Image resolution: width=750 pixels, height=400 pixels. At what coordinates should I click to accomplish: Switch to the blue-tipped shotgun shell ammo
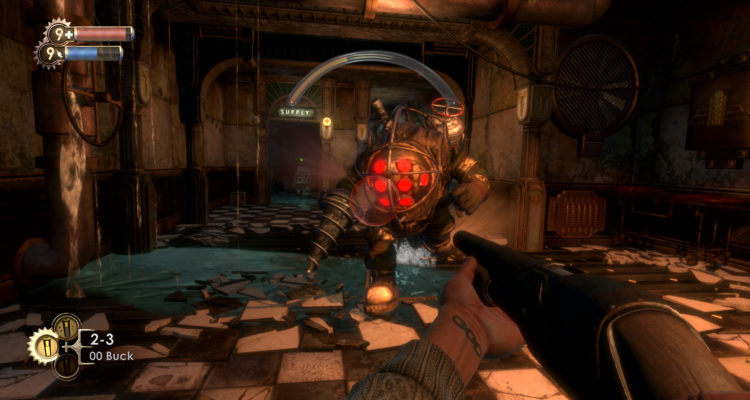(66, 327)
